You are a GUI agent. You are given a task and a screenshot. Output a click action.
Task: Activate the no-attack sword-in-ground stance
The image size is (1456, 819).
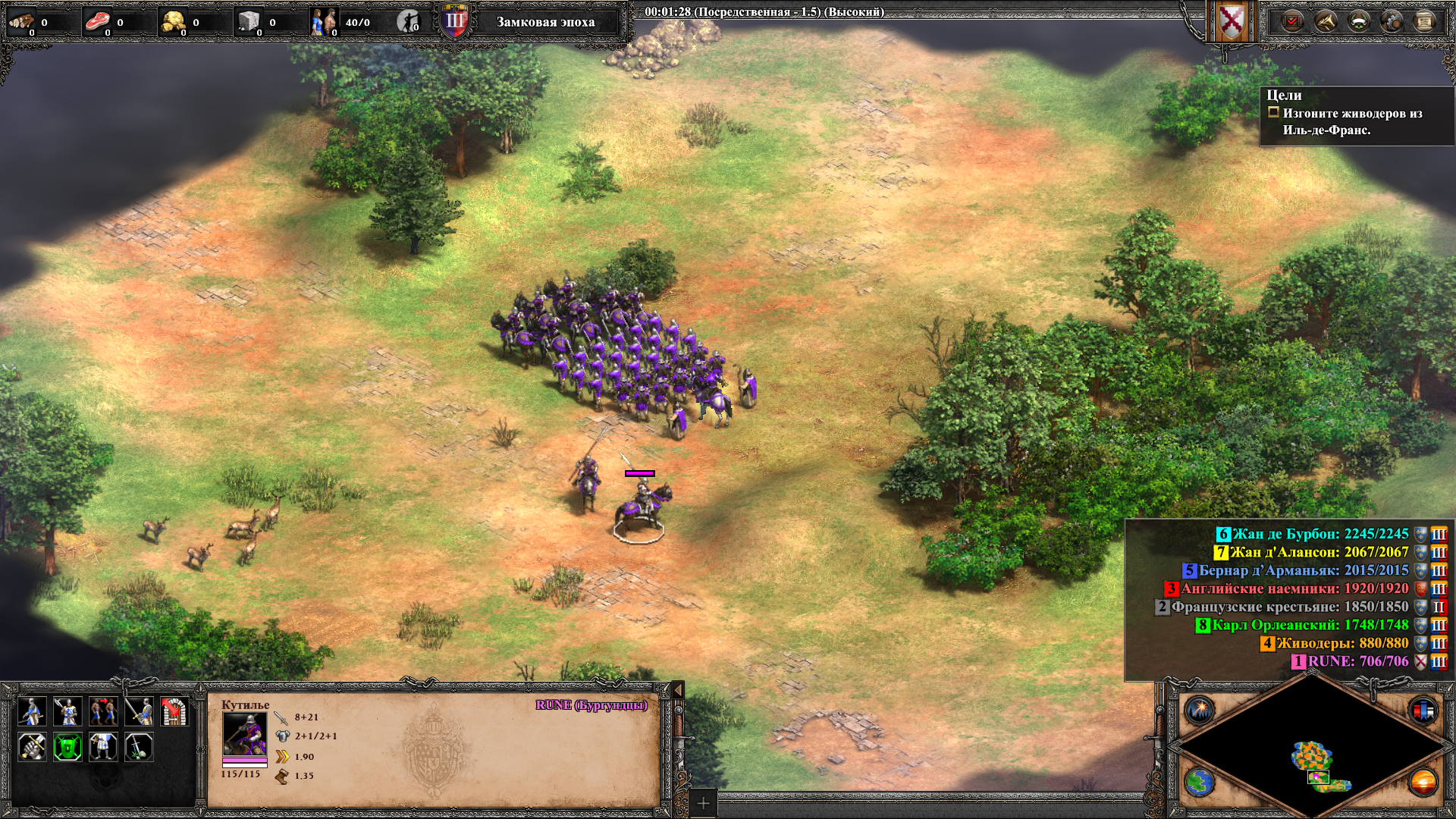(139, 747)
